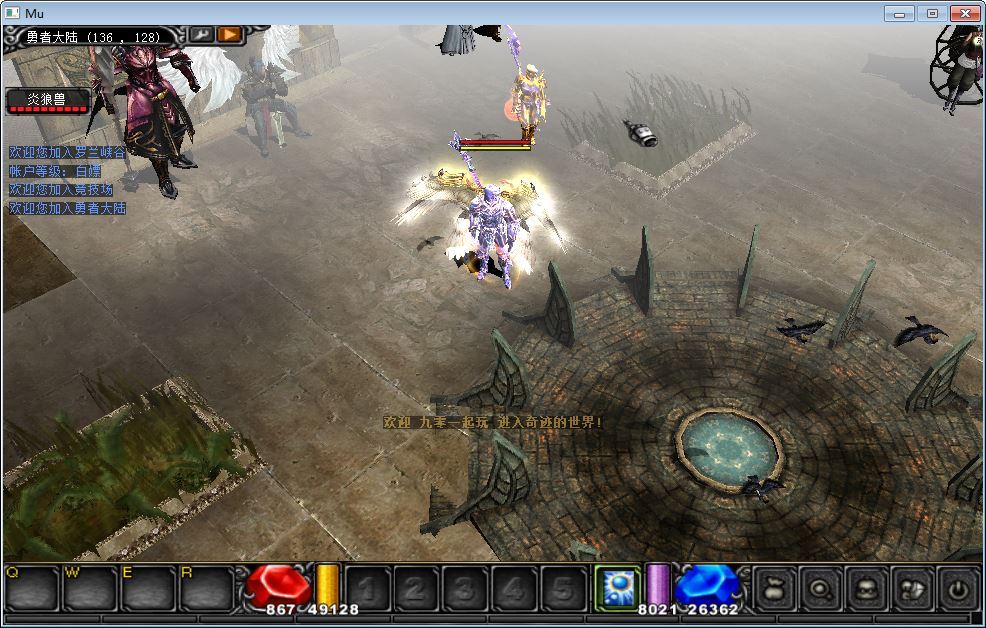This screenshot has width=986, height=628.
Task: Minimize the Mu game window
Action: pyautogui.click(x=899, y=13)
